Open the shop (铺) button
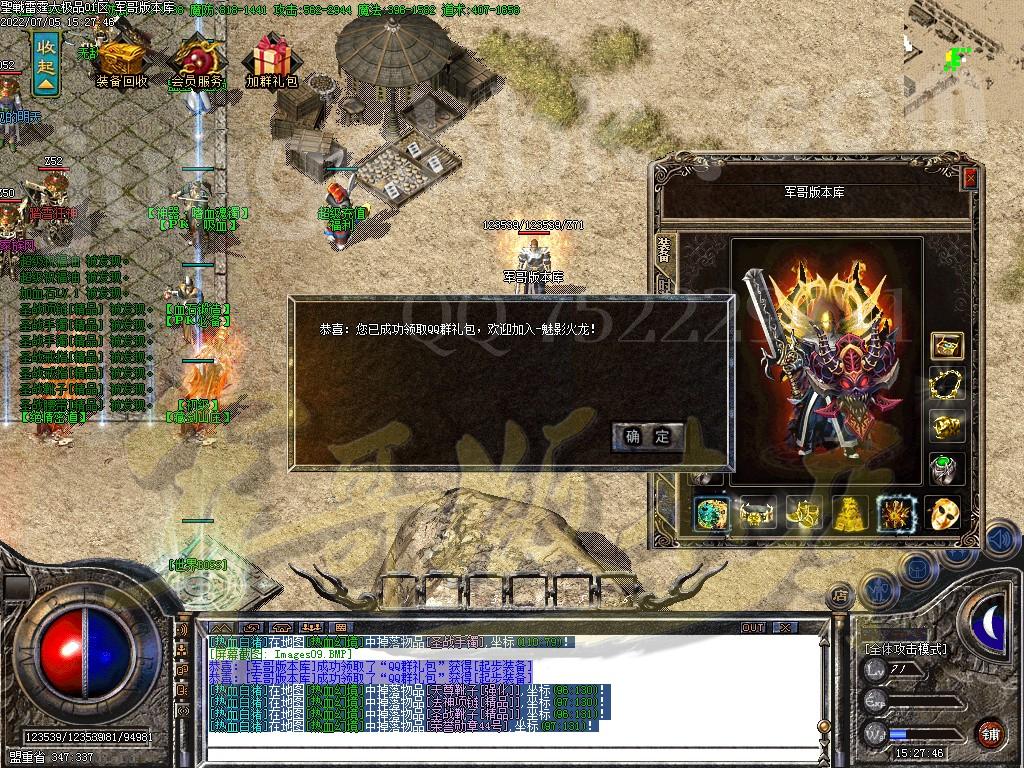1024x768 pixels. 990,733
